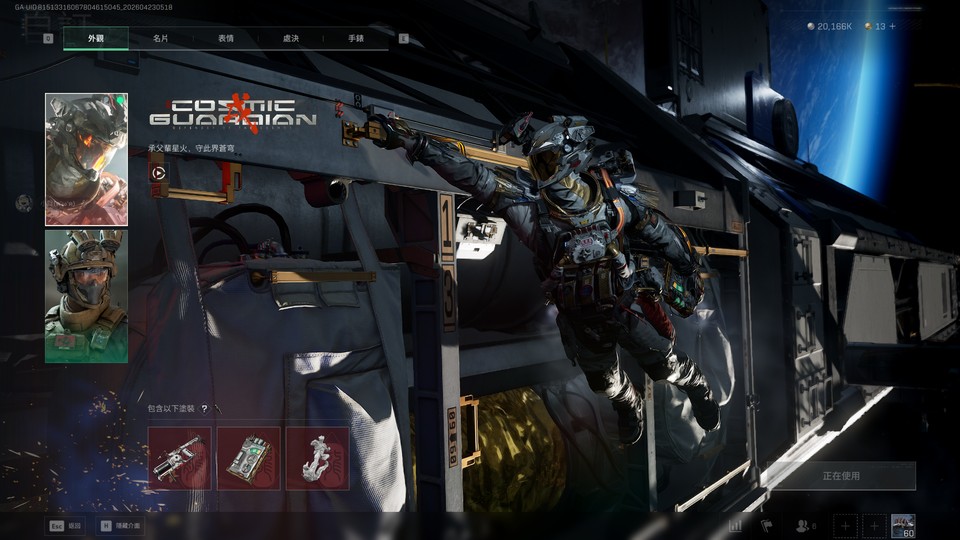Open the 手錶 watch tab
The image size is (960, 540).
[x=356, y=38]
